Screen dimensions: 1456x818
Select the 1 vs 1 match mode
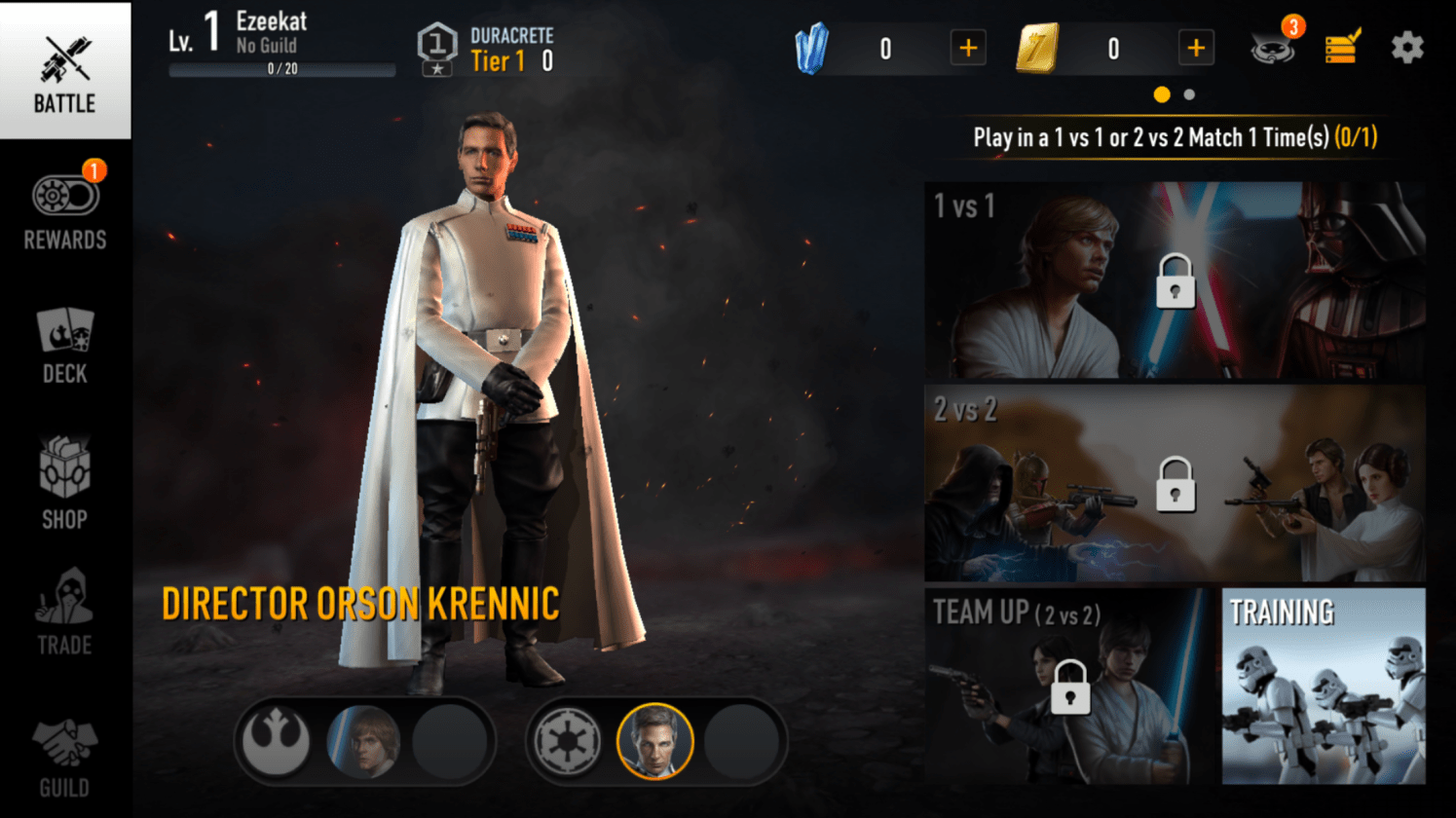point(1175,280)
